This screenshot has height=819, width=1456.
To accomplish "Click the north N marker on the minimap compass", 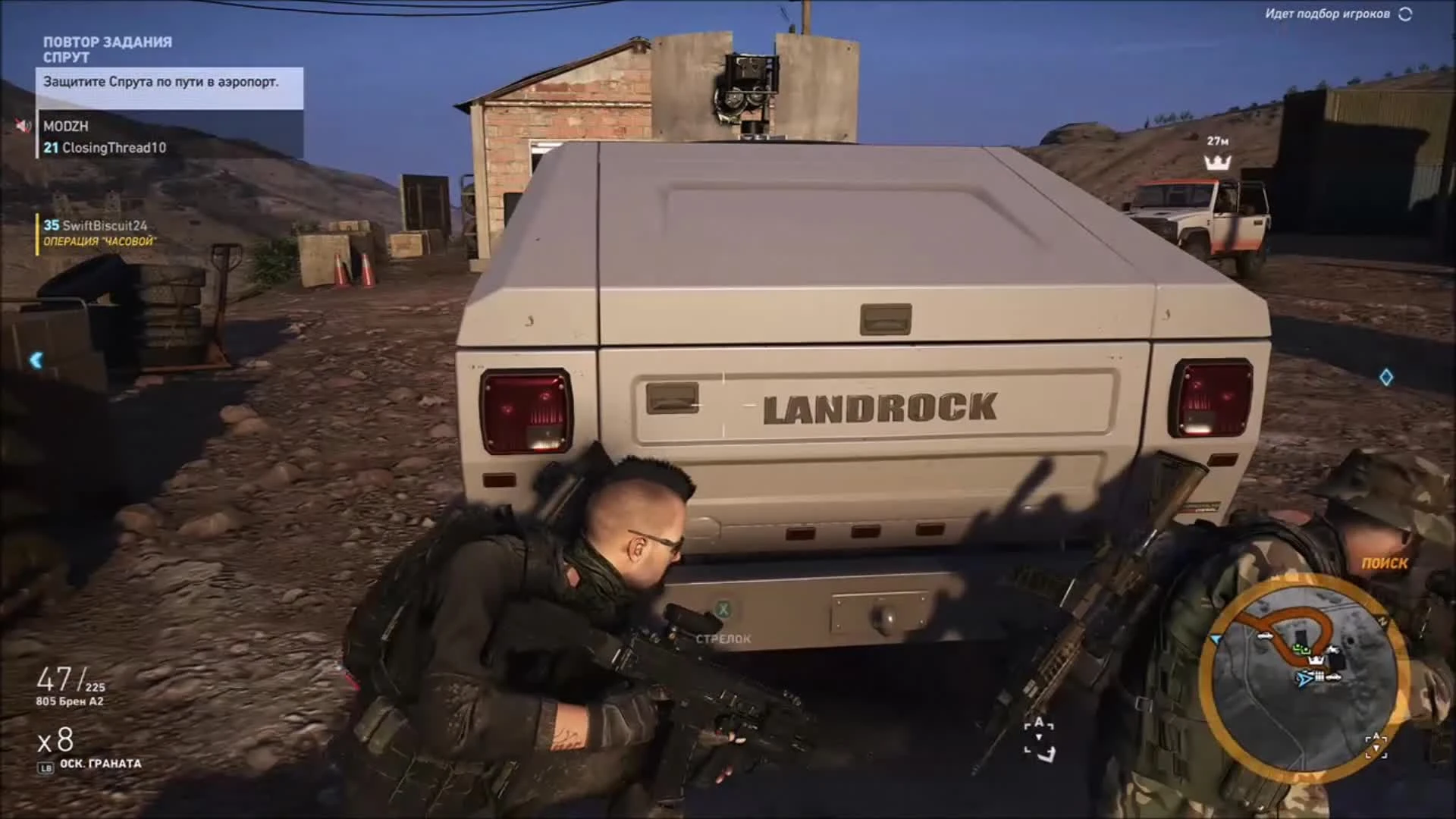I will pos(1382,621).
